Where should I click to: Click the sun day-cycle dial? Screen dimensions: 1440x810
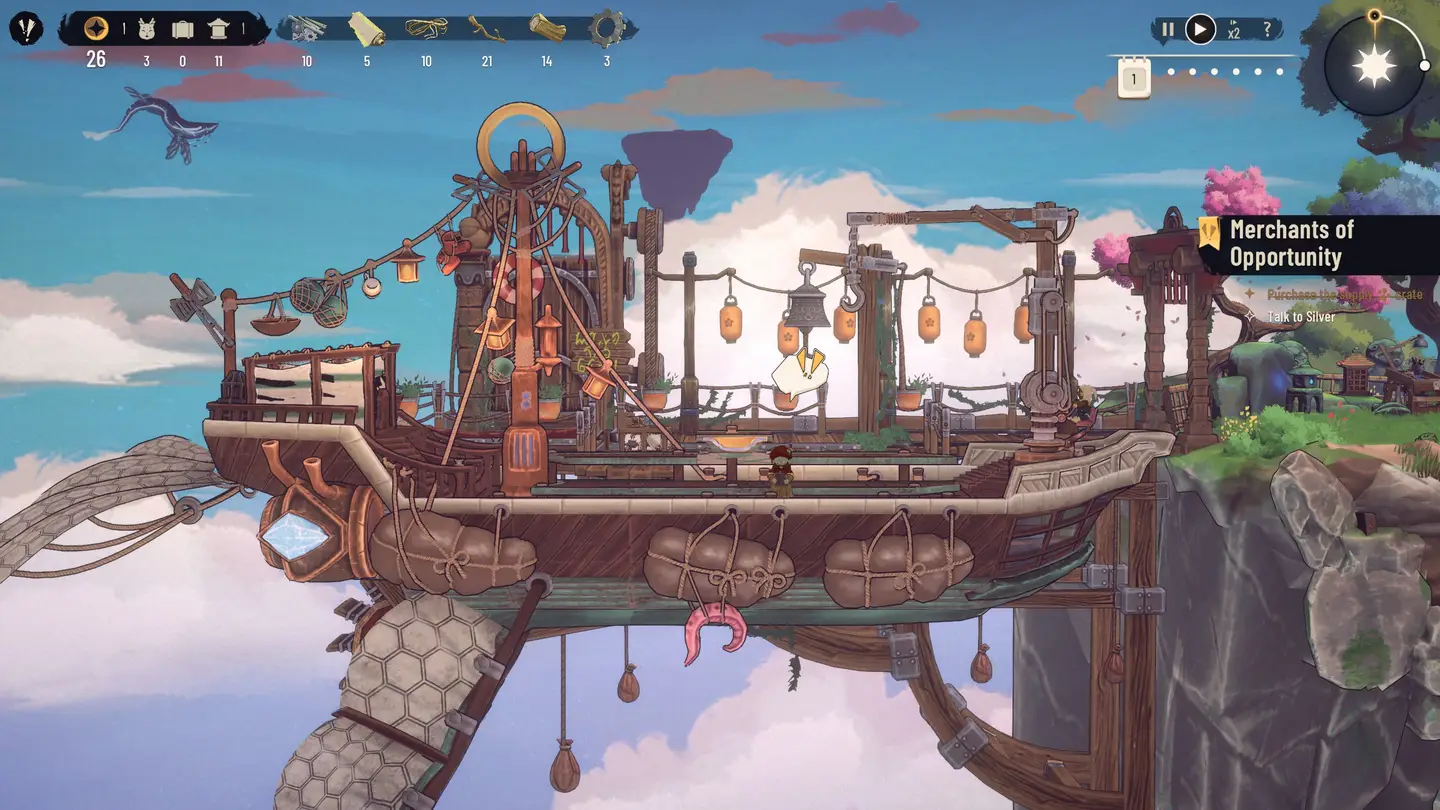pos(1373,66)
